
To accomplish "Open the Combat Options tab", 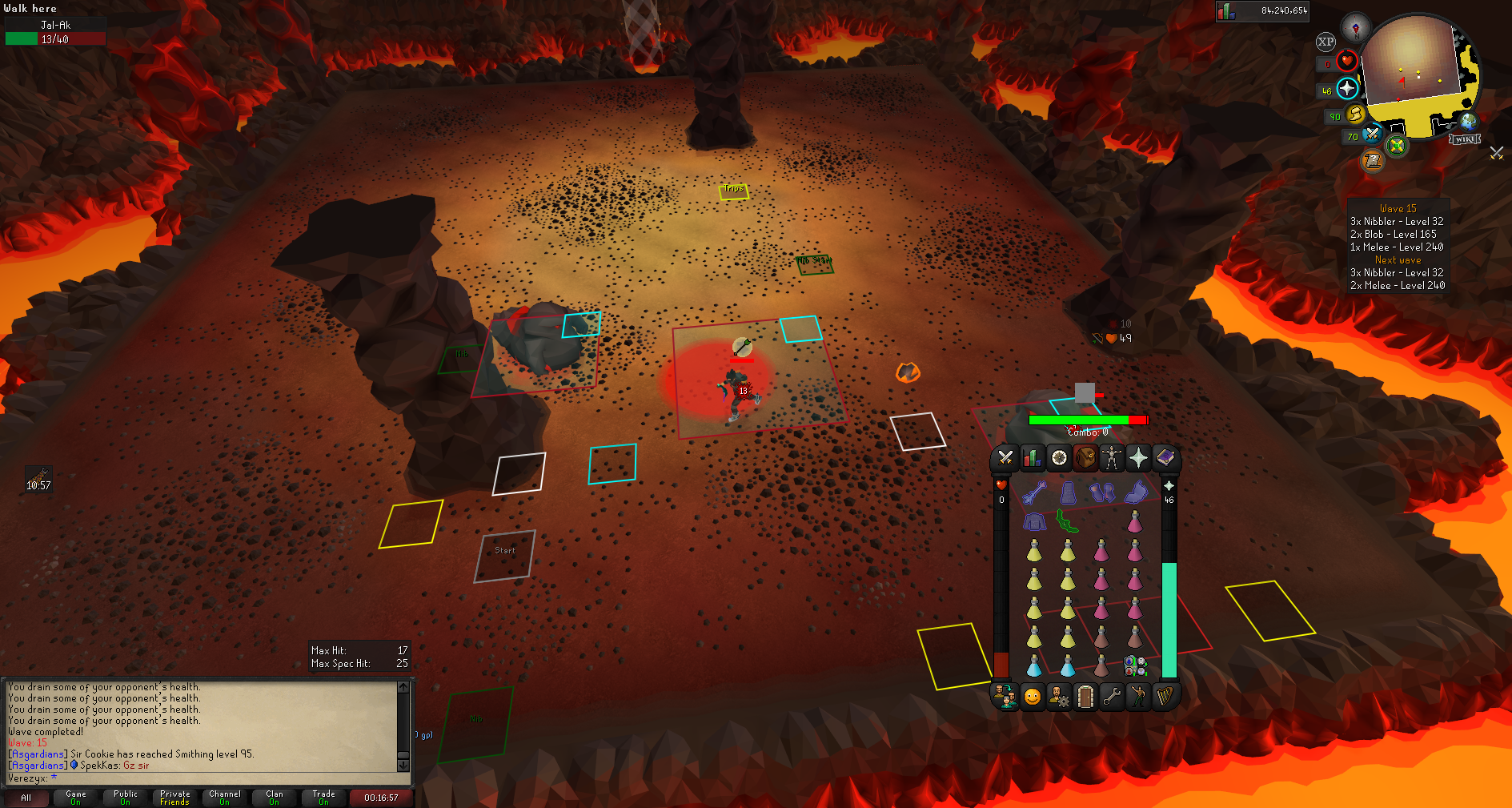I will pyautogui.click(x=1005, y=457).
